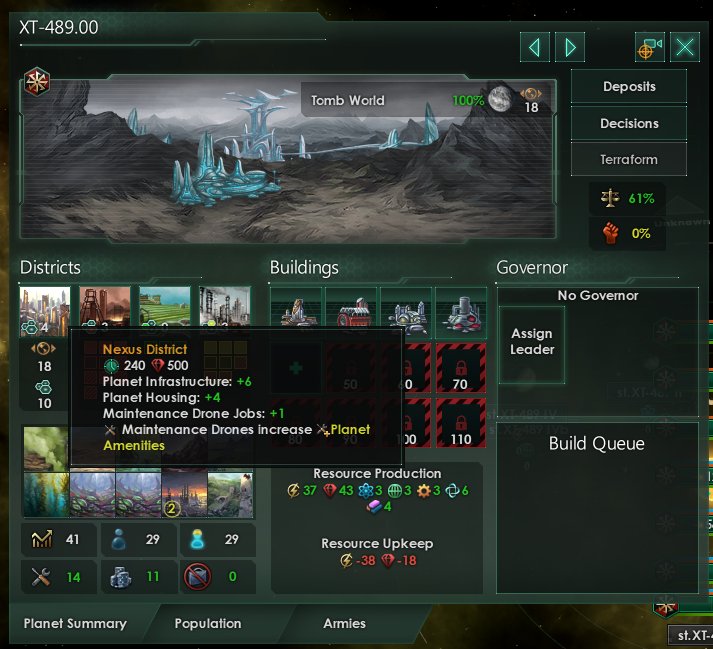Center the camera on this planet
The width and height of the screenshot is (713, 649).
click(x=650, y=47)
